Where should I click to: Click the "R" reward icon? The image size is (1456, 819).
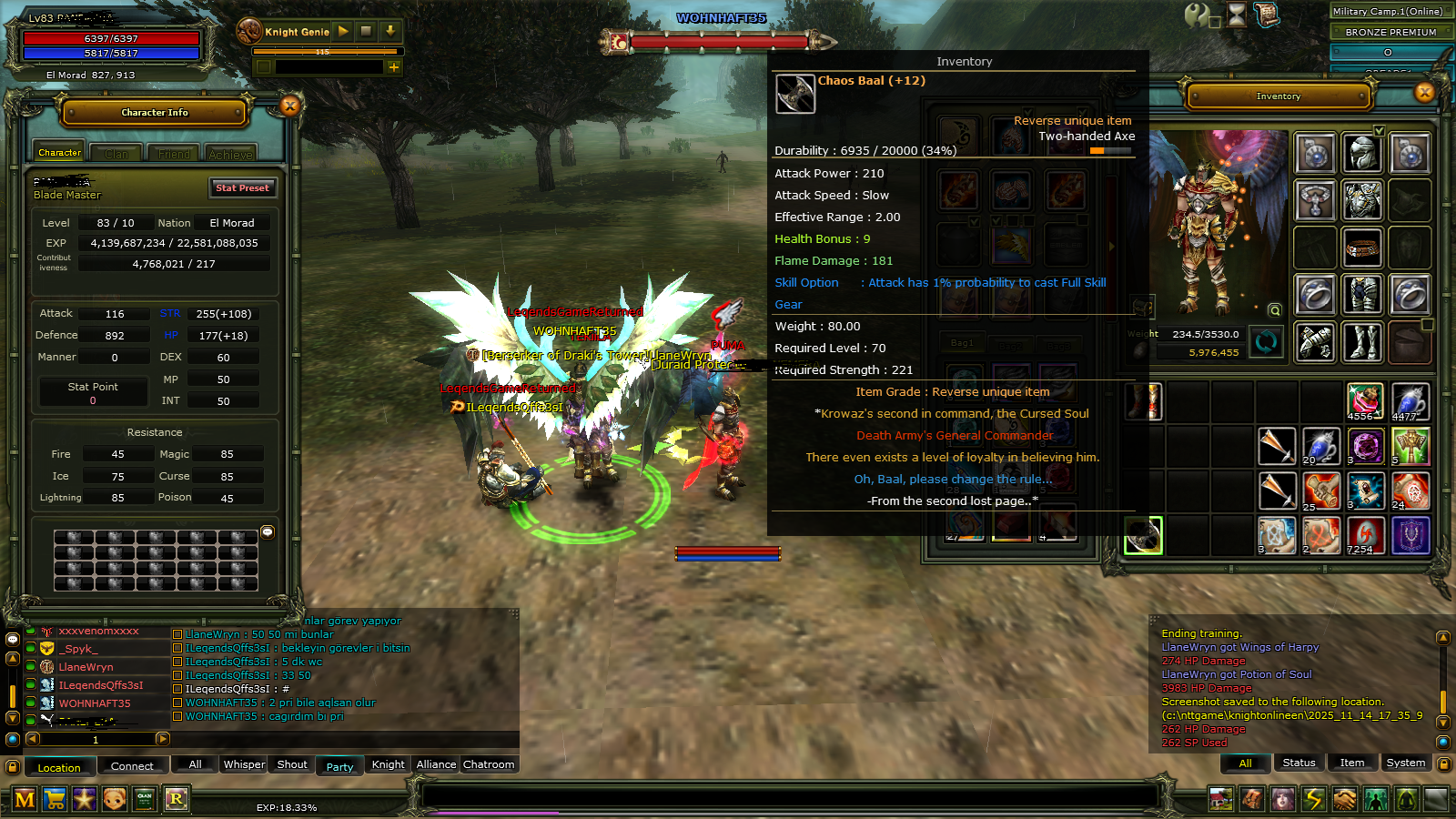[177, 798]
